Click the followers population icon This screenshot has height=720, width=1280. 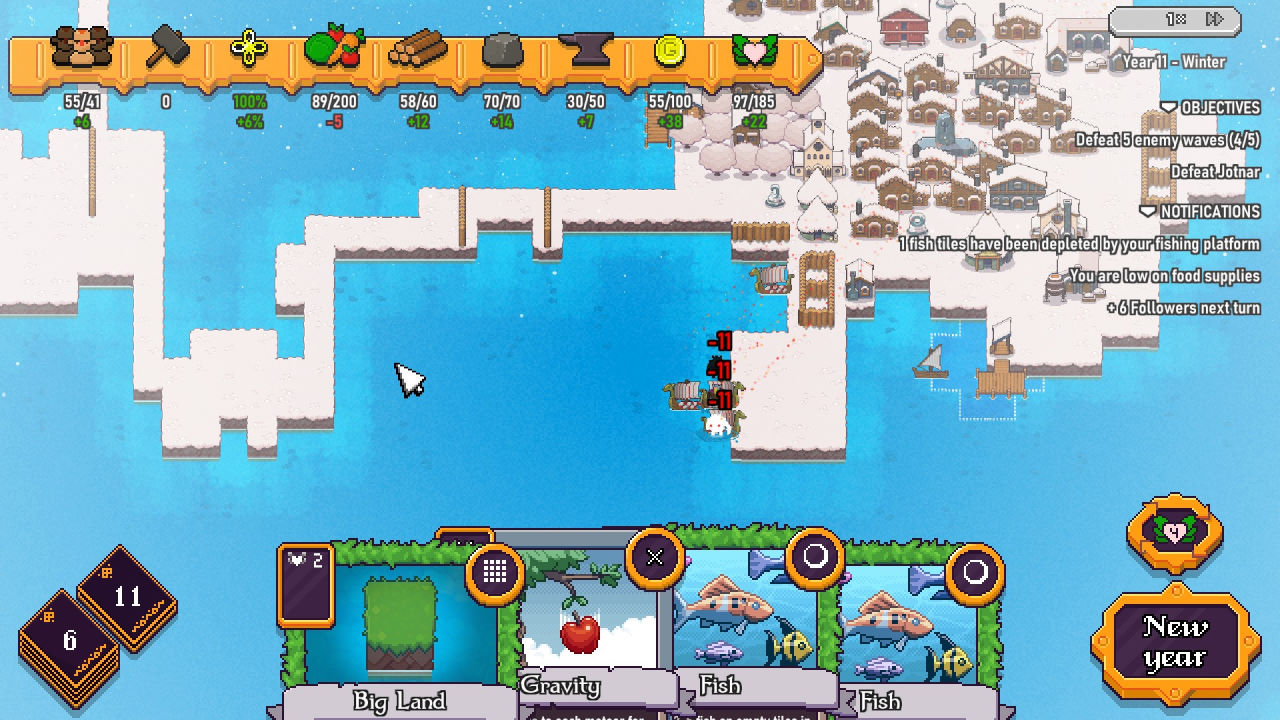click(82, 48)
